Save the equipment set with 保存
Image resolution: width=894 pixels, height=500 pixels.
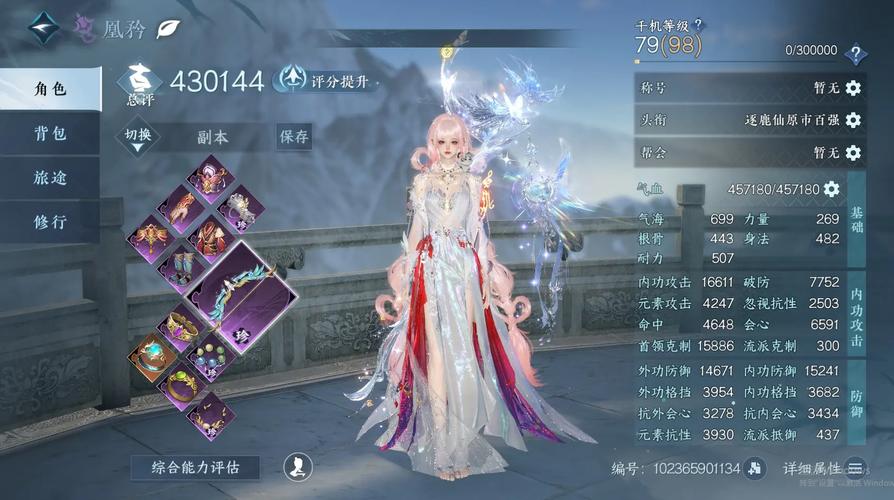click(294, 136)
